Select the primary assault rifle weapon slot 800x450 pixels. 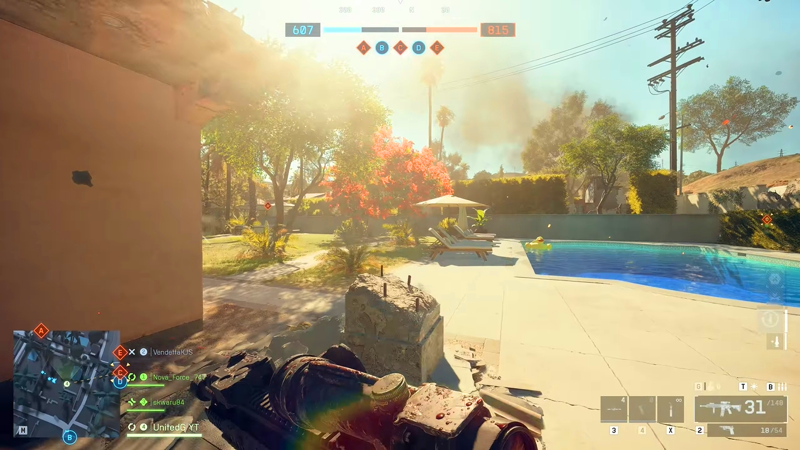[740, 408]
